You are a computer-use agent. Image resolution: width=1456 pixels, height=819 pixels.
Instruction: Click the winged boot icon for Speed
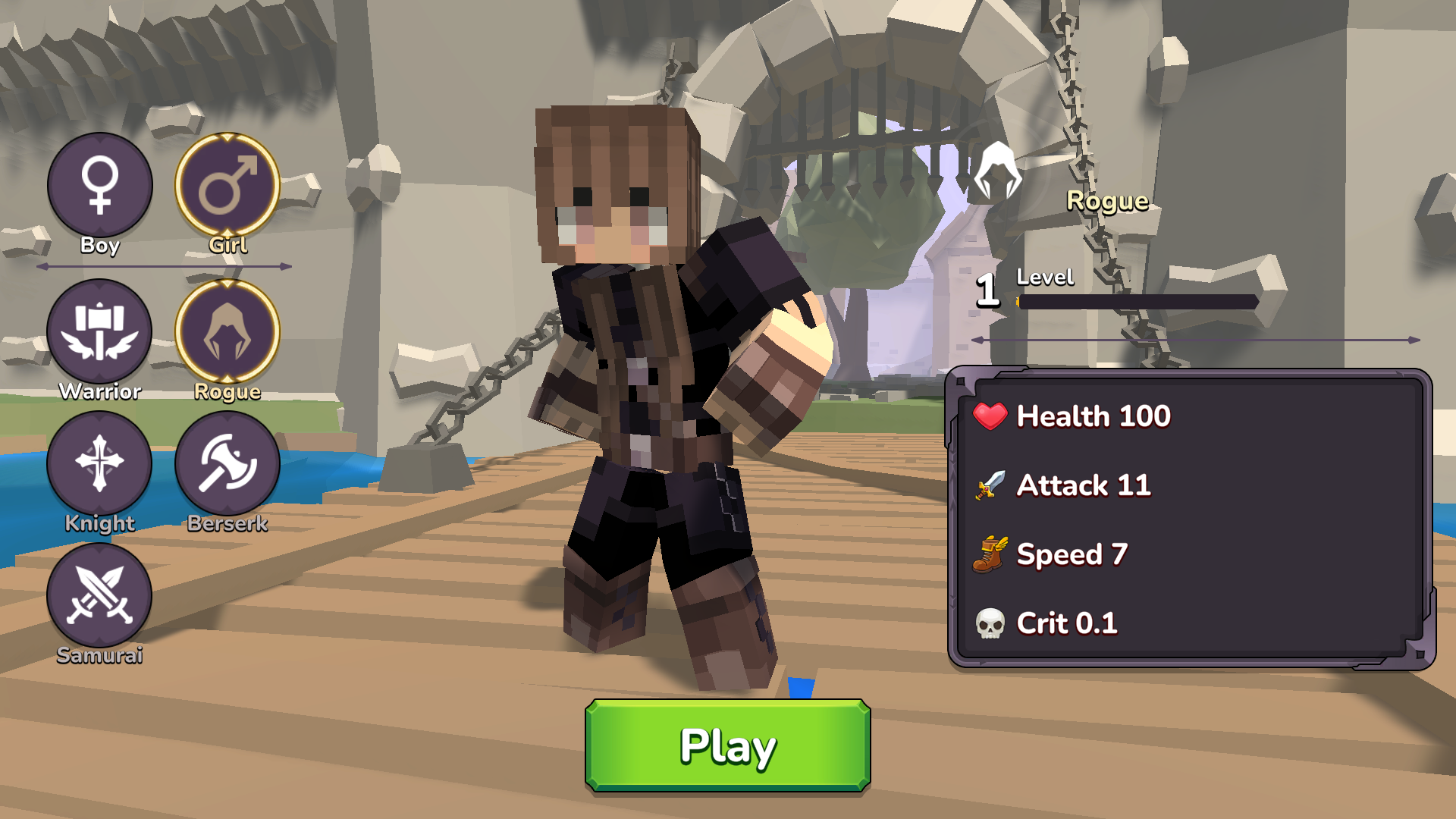point(990,554)
